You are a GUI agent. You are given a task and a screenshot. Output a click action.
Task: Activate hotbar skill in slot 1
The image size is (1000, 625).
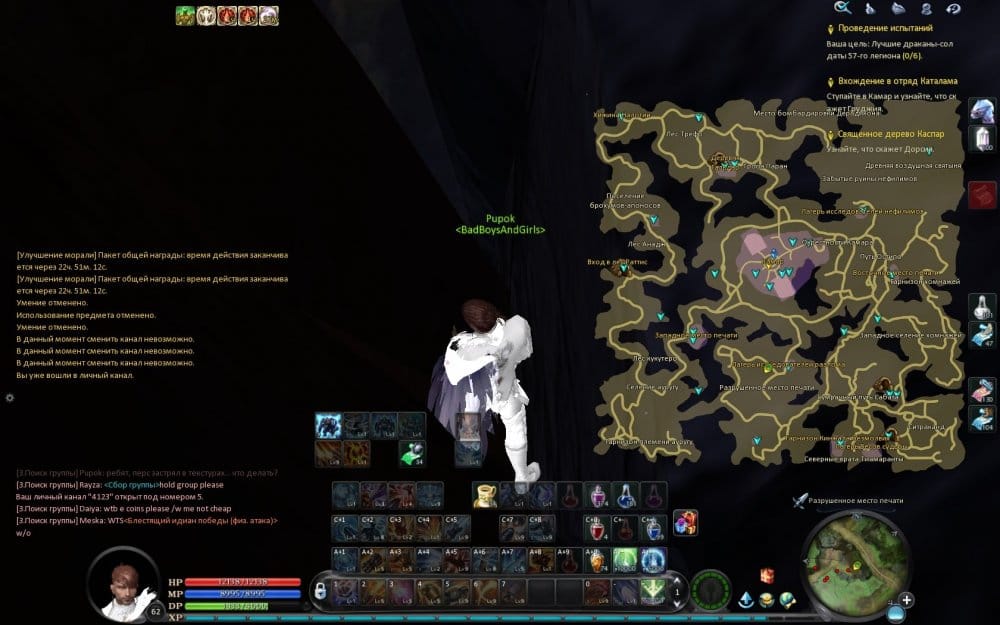(x=345, y=590)
